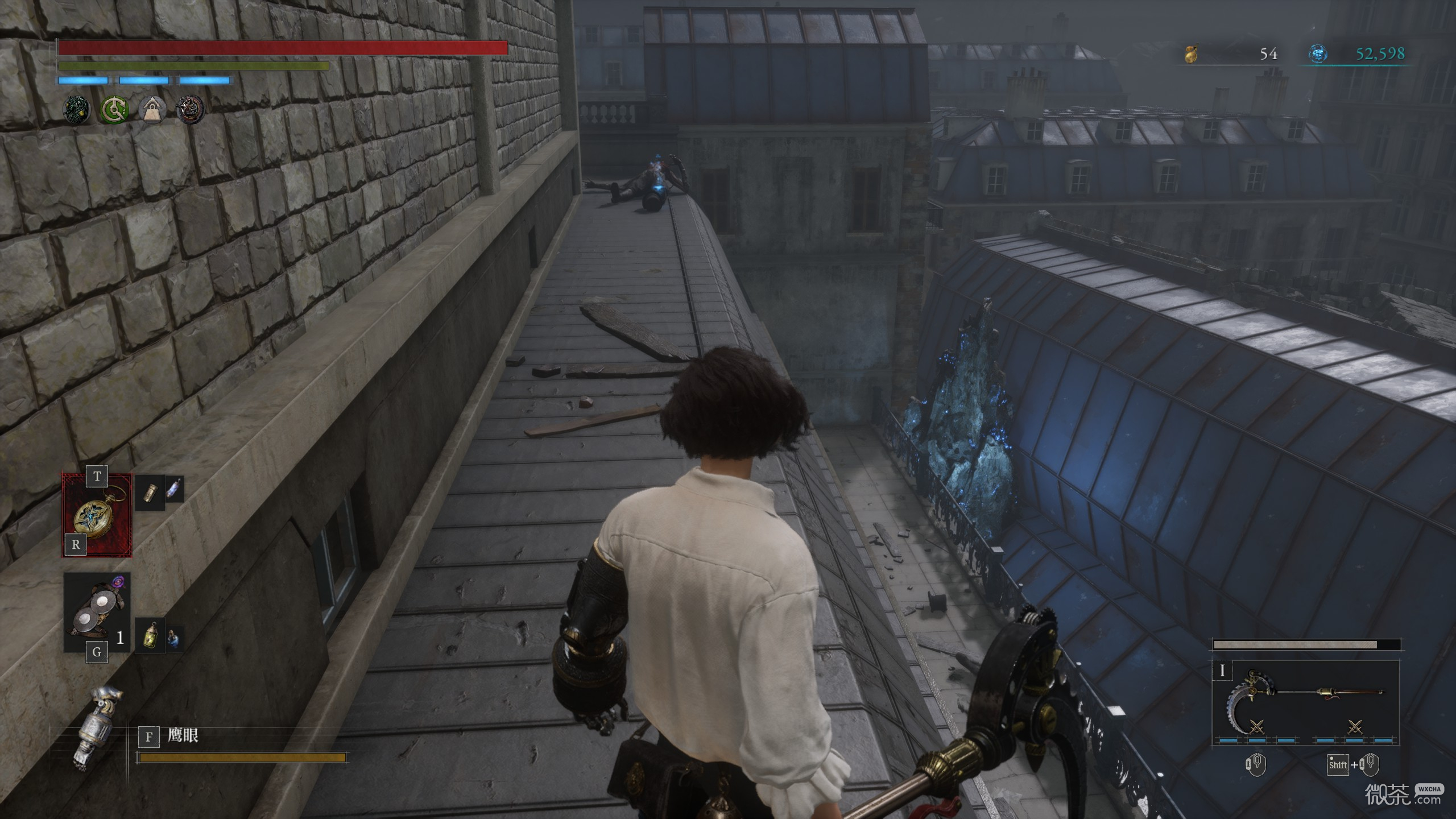Viewport: 1456px width, 819px height.
Task: Click the handle Fable Art crossed-swords icon
Action: pyautogui.click(x=1355, y=726)
